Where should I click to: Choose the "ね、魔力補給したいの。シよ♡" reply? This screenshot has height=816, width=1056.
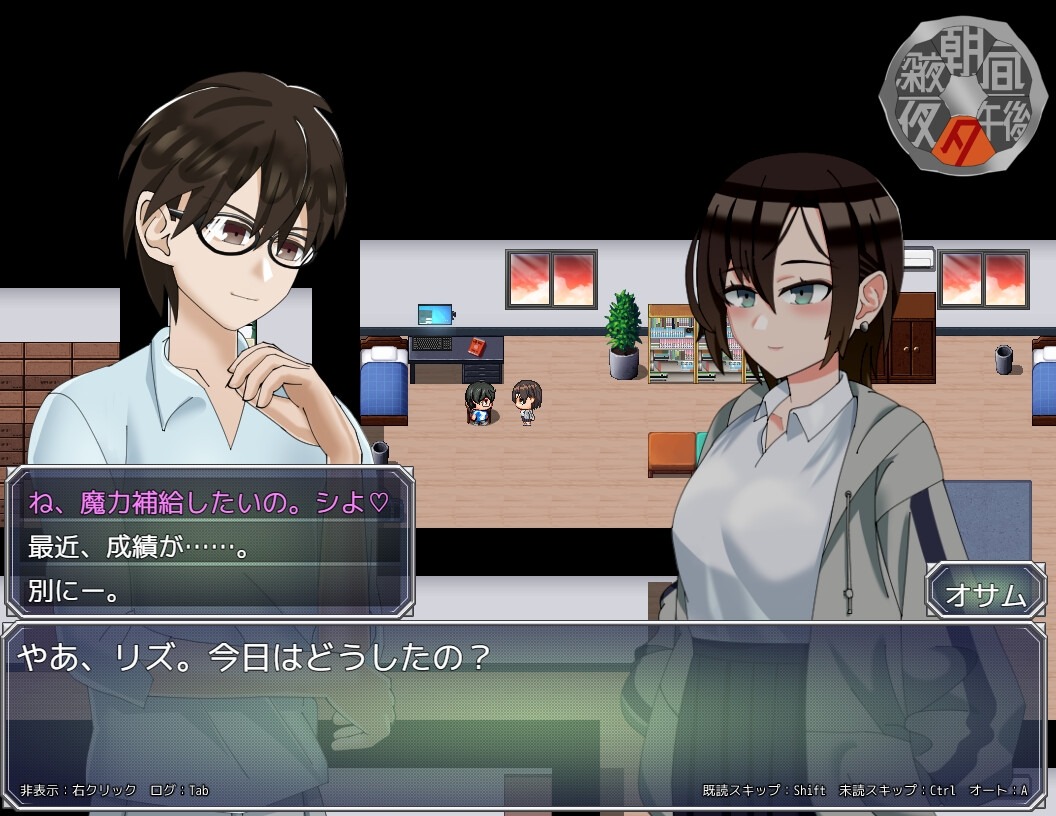tap(207, 502)
